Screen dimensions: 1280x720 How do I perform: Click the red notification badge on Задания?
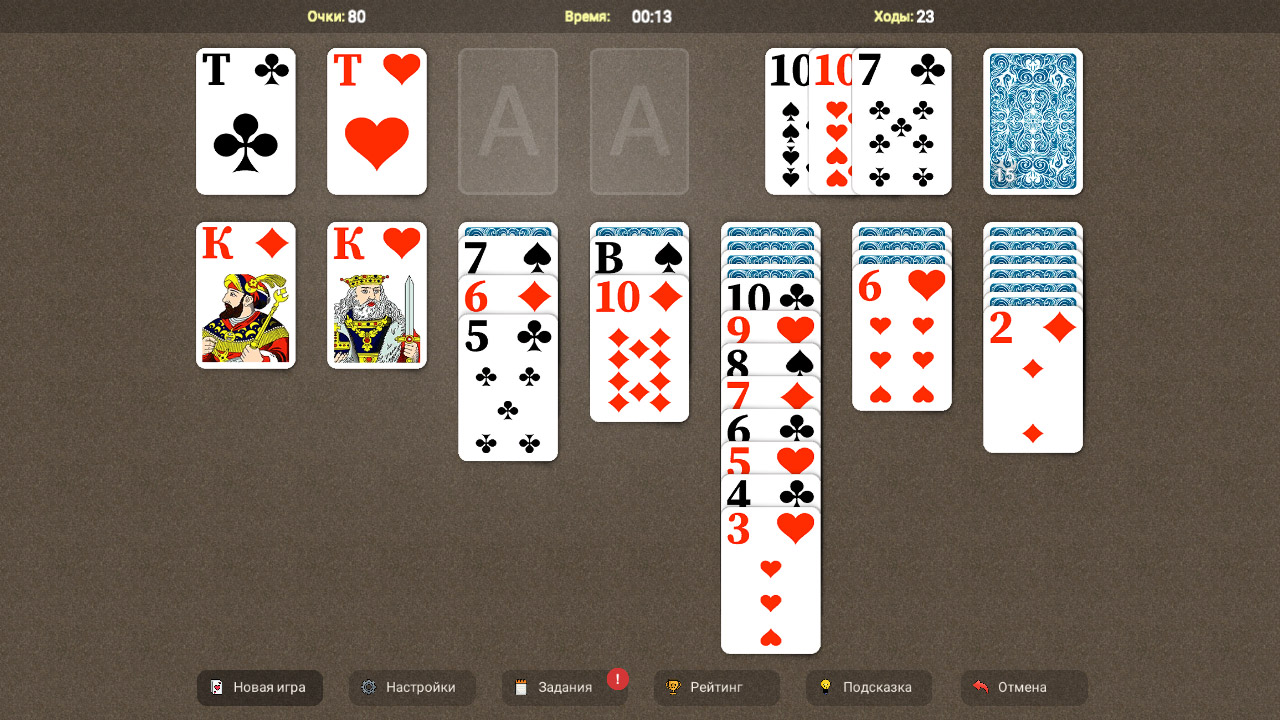coord(618,677)
